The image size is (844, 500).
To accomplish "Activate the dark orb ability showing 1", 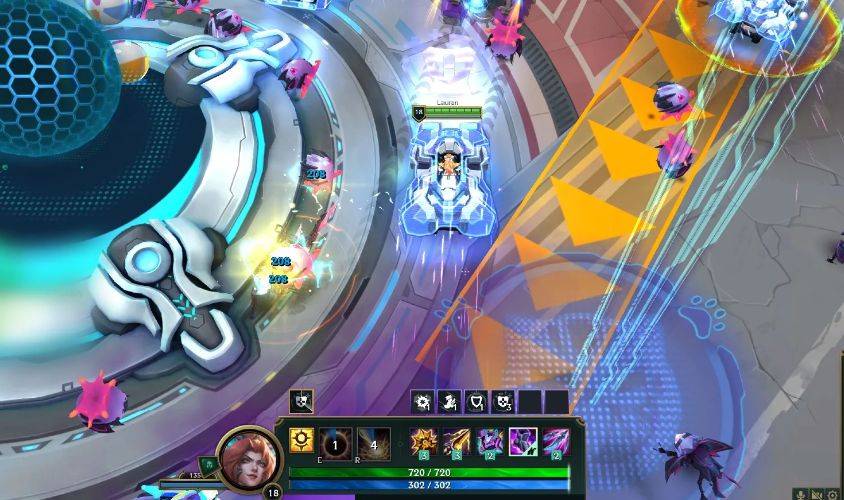I will click(x=337, y=441).
